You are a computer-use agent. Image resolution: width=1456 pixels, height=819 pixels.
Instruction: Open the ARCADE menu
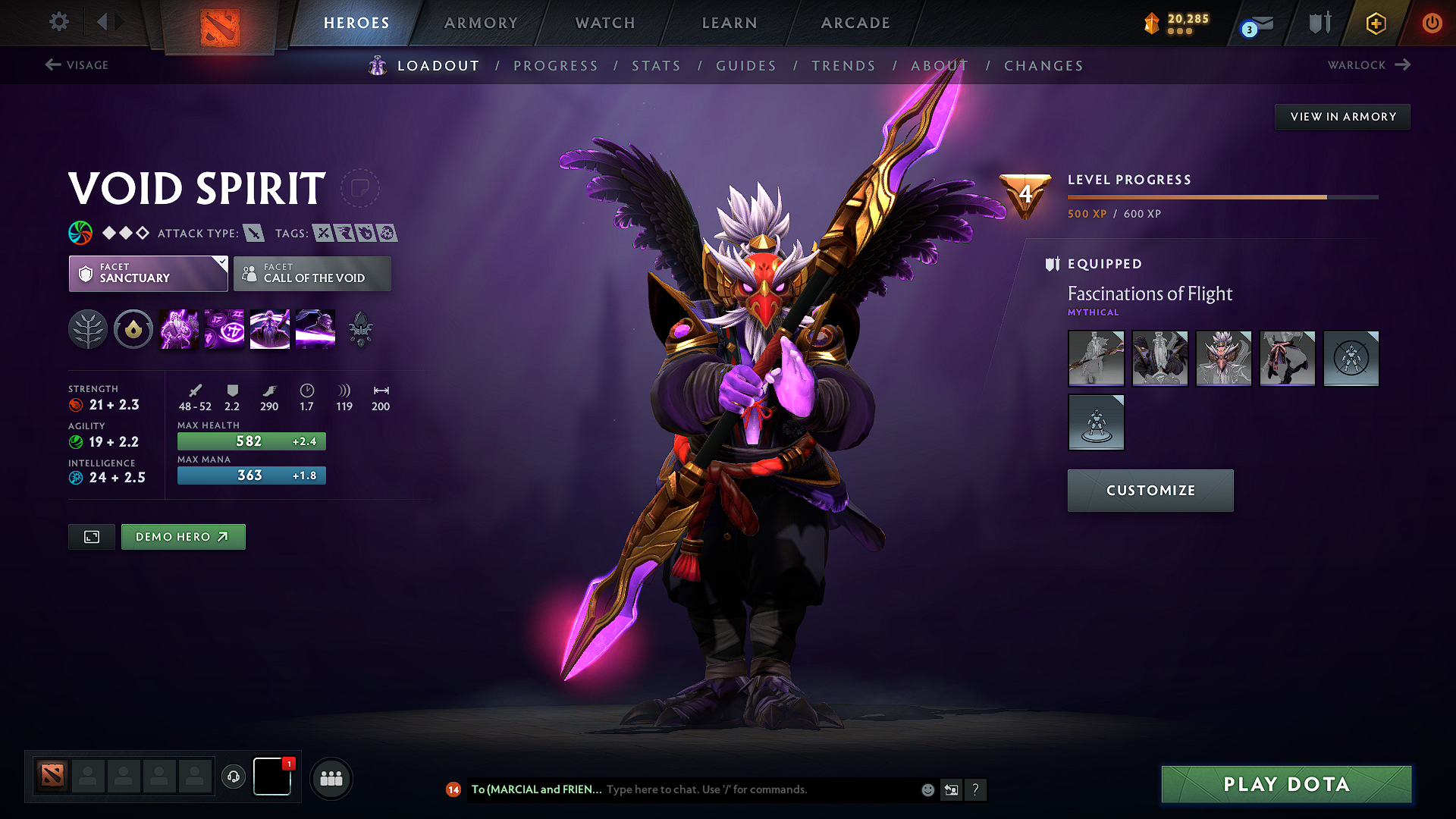pyautogui.click(x=855, y=23)
